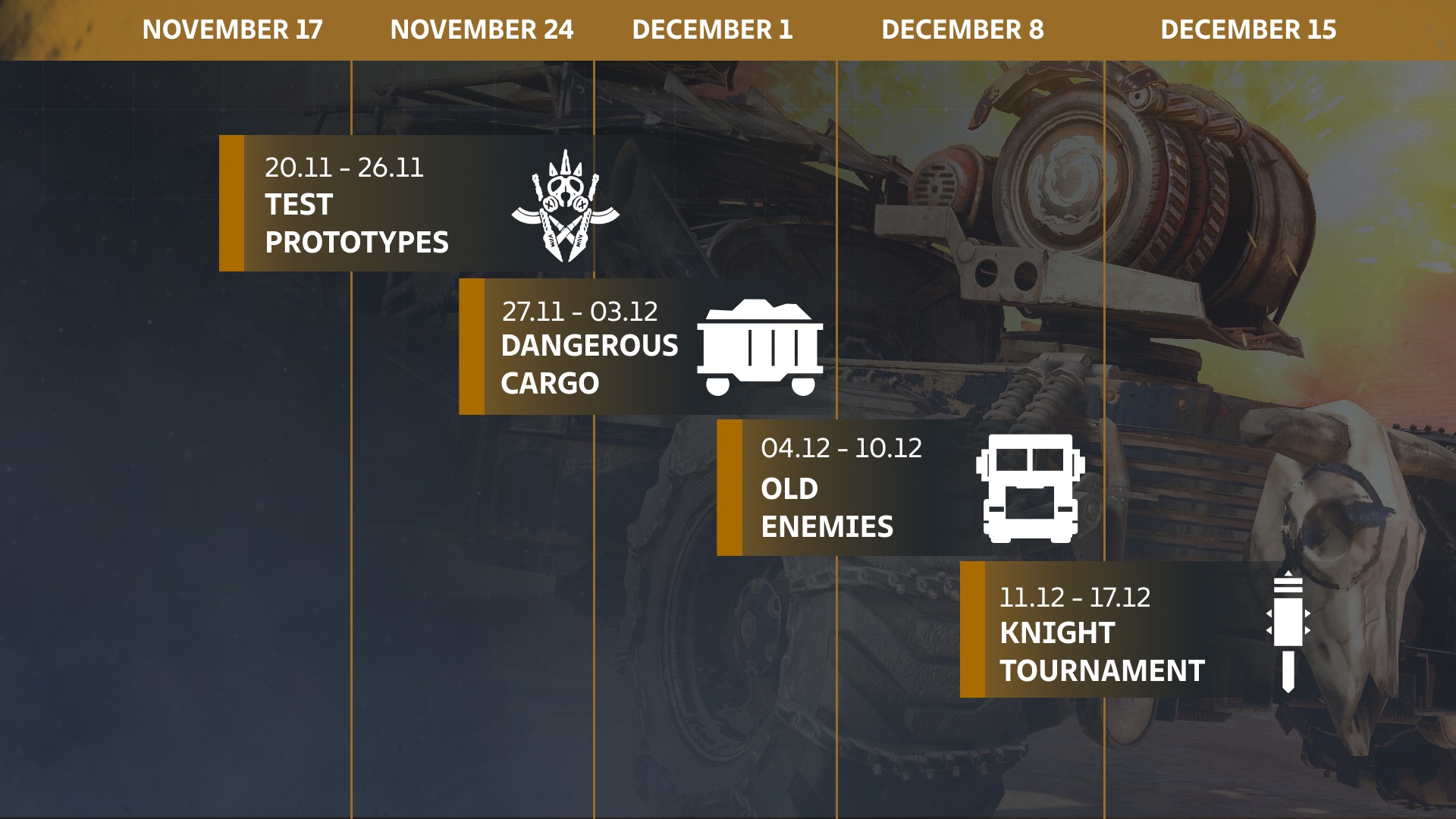Image resolution: width=1456 pixels, height=819 pixels.
Task: Click the December 8 column header
Action: (x=962, y=30)
